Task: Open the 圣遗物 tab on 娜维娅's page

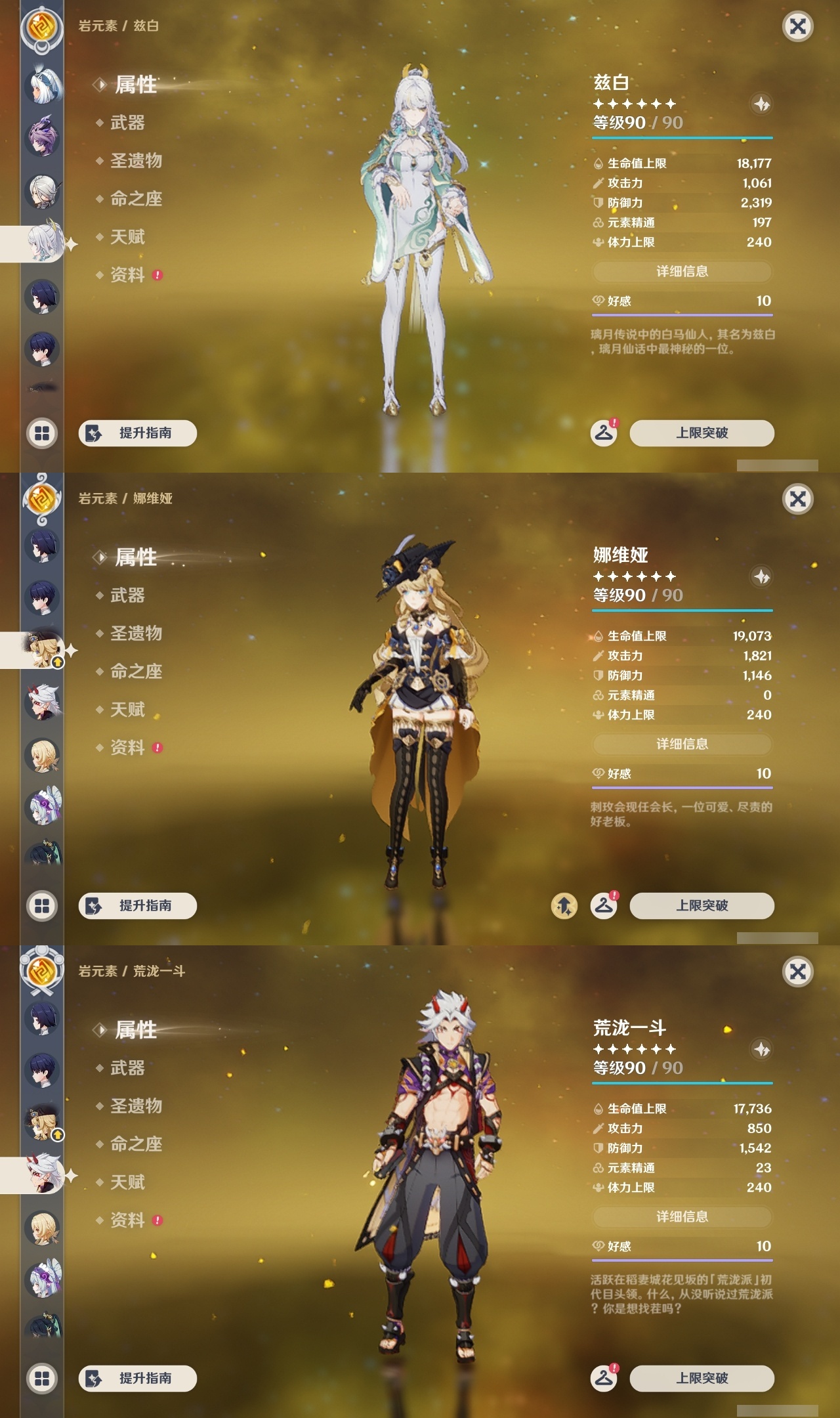Action: click(135, 634)
